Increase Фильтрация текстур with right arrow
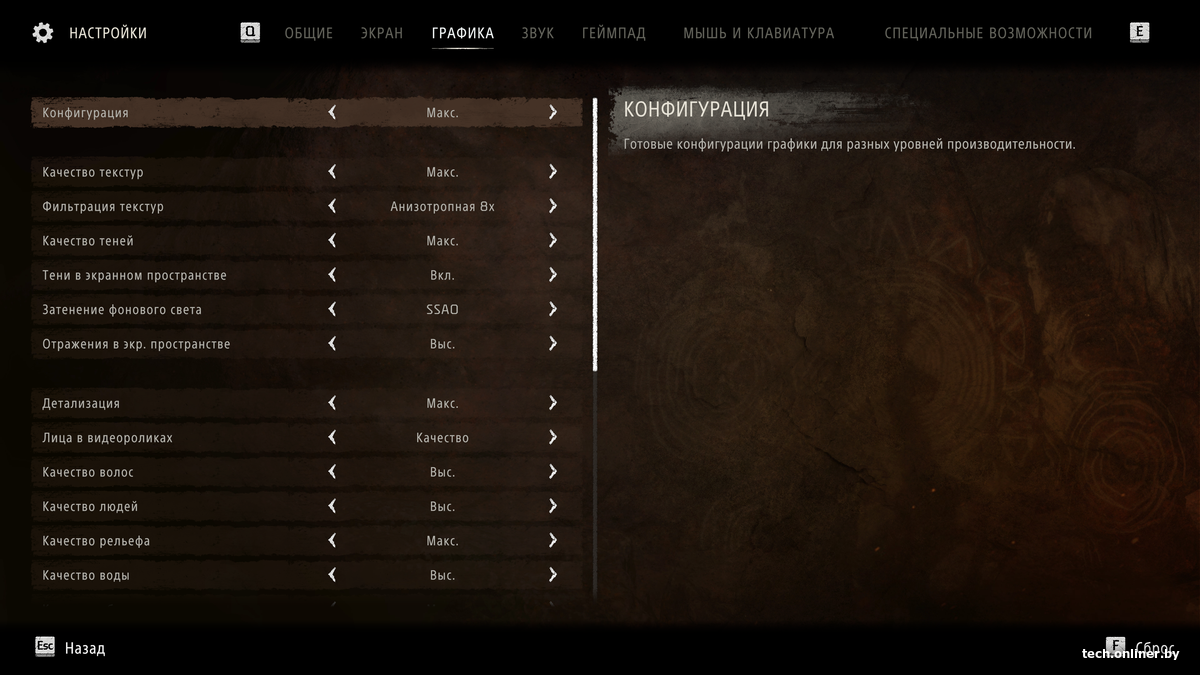 (552, 207)
